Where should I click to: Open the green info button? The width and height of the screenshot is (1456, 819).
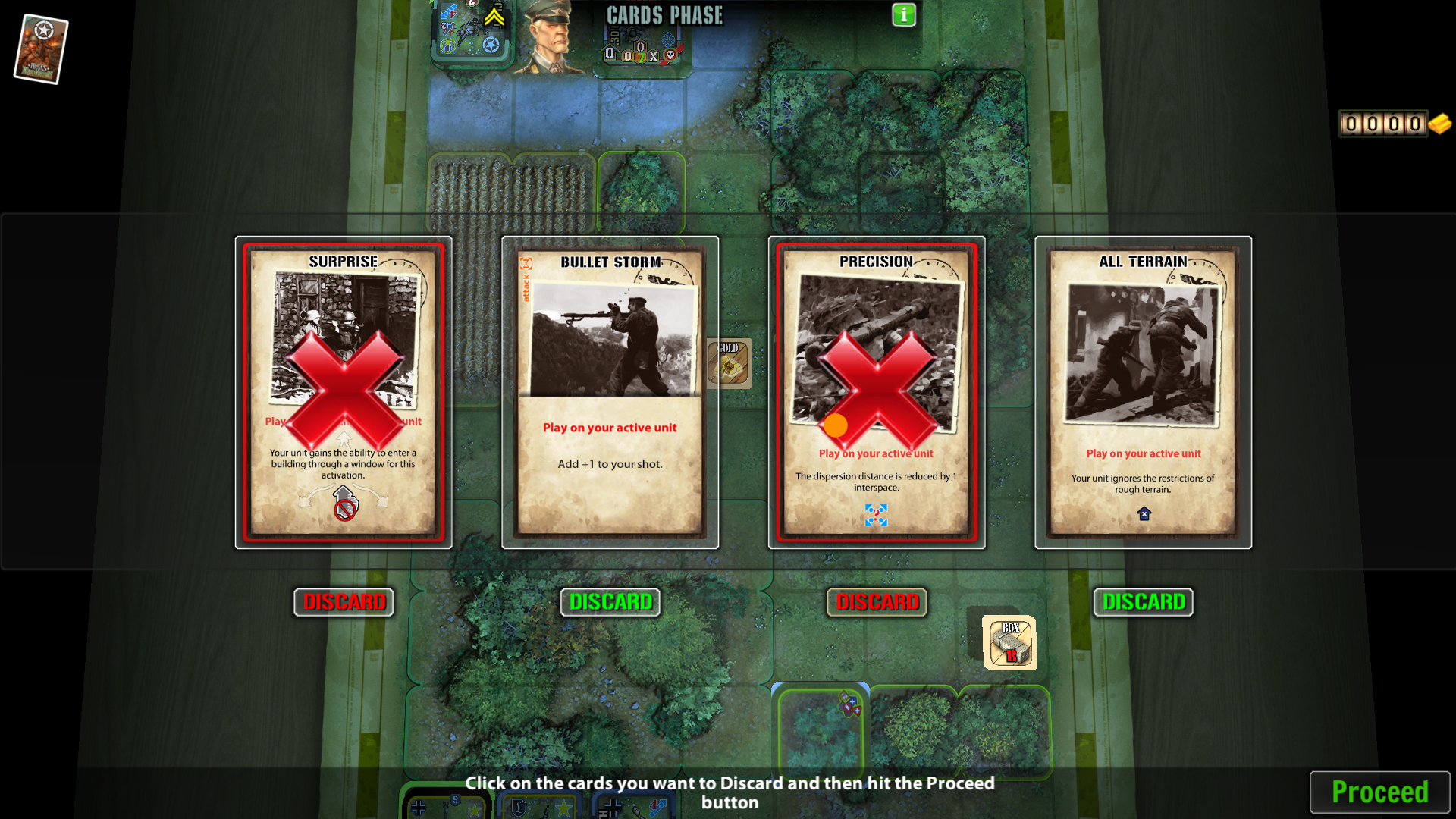click(x=904, y=15)
